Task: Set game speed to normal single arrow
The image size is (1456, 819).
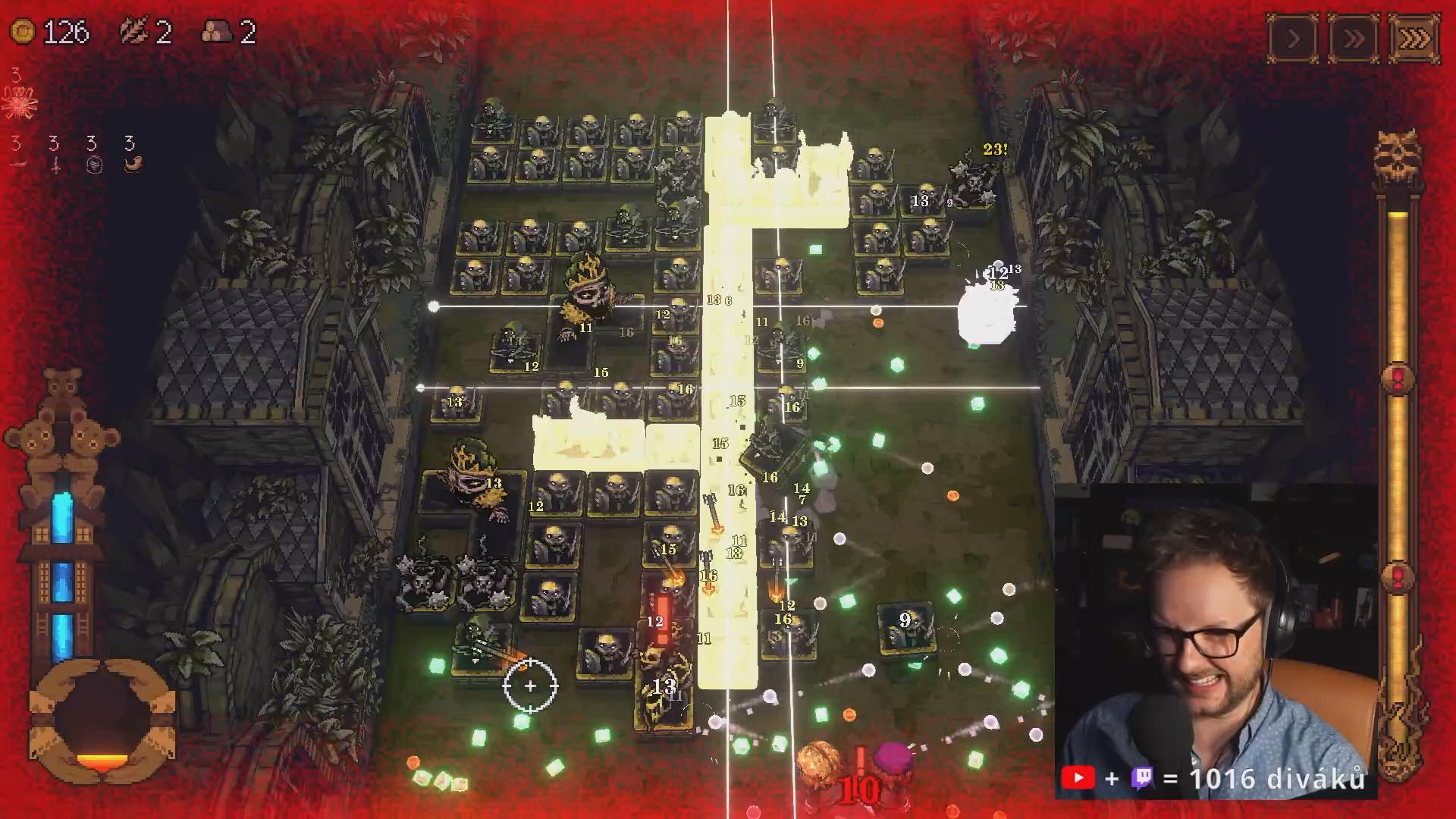Action: [x=1293, y=38]
